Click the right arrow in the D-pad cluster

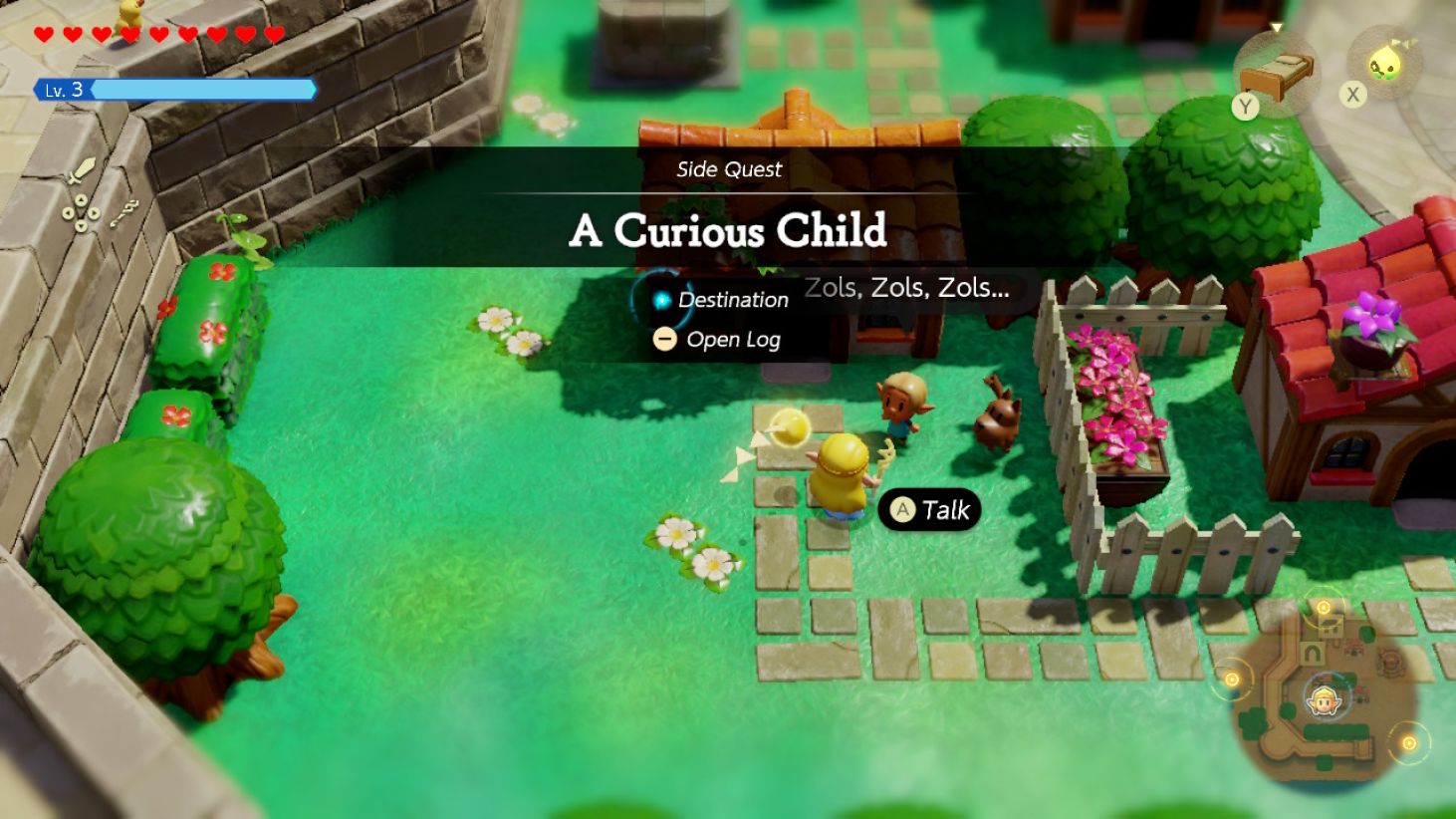pyautogui.click(x=95, y=212)
